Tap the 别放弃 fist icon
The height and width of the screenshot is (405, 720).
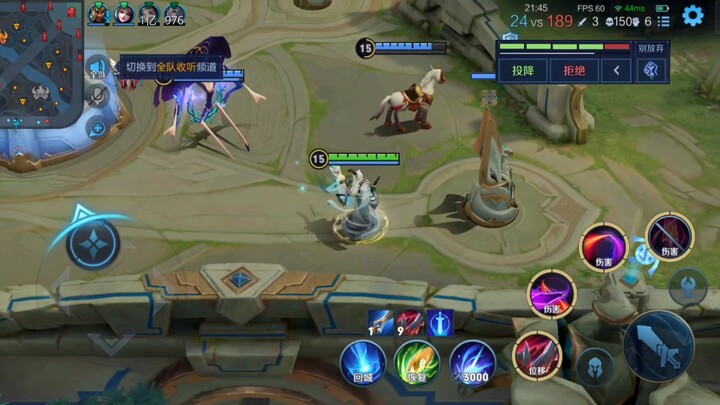click(651, 70)
